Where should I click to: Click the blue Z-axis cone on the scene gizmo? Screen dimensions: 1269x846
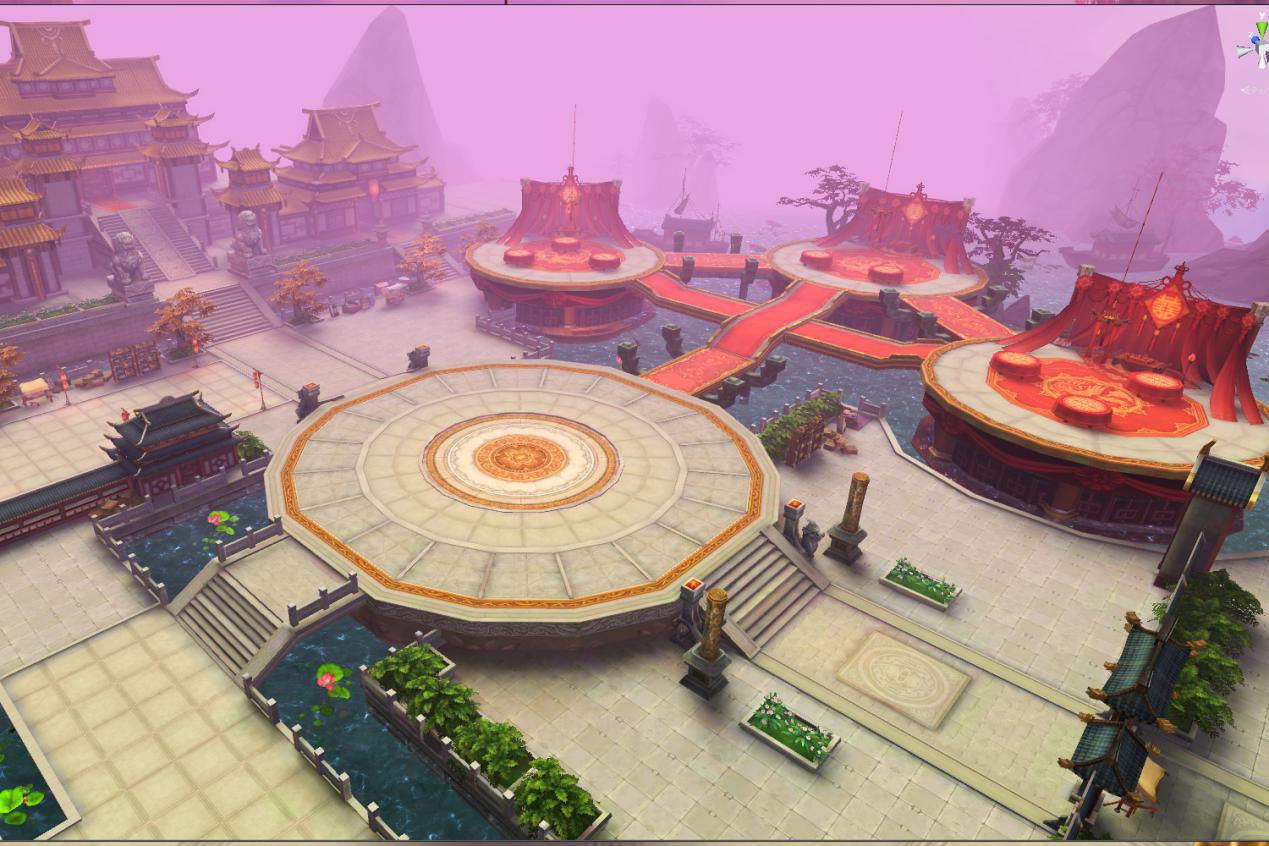click(1255, 40)
